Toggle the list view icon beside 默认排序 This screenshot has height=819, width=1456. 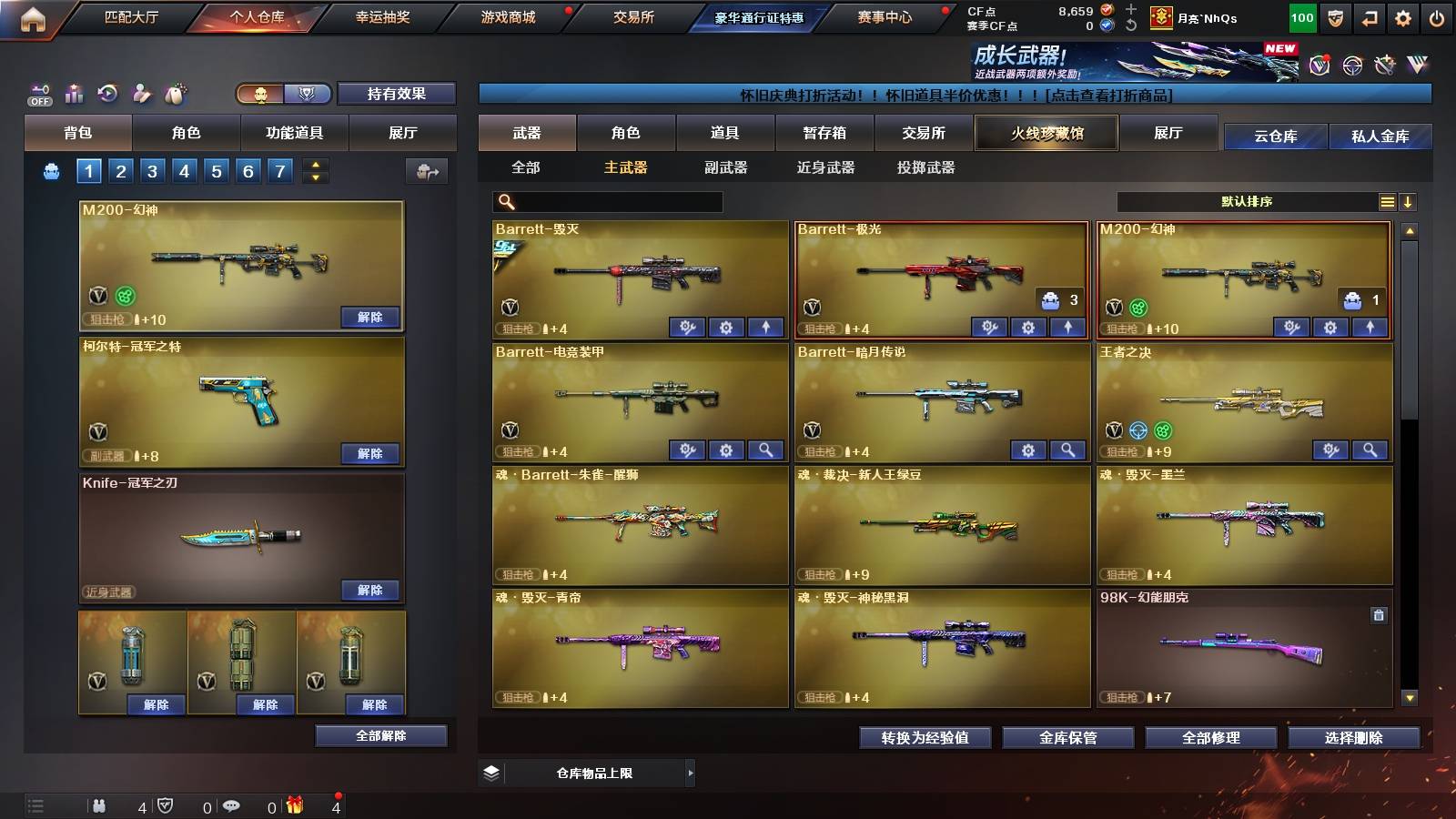point(1387,201)
